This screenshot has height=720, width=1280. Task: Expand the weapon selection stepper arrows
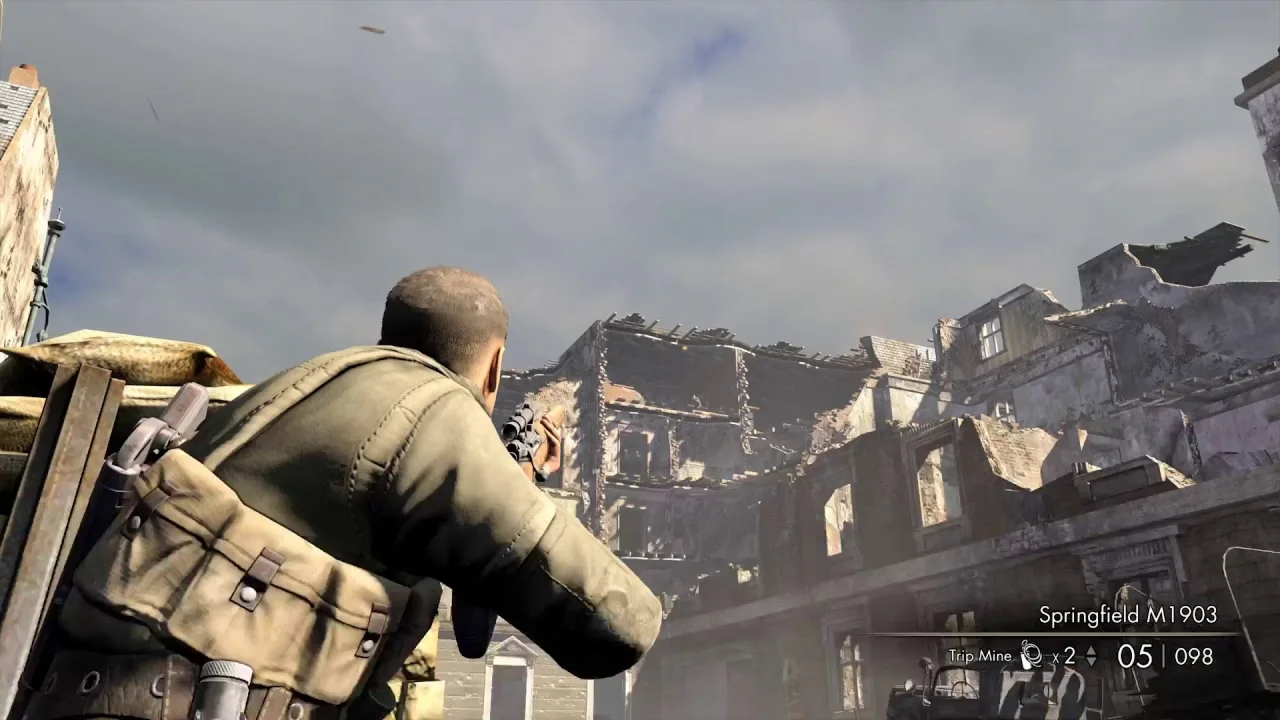[x=1091, y=655]
